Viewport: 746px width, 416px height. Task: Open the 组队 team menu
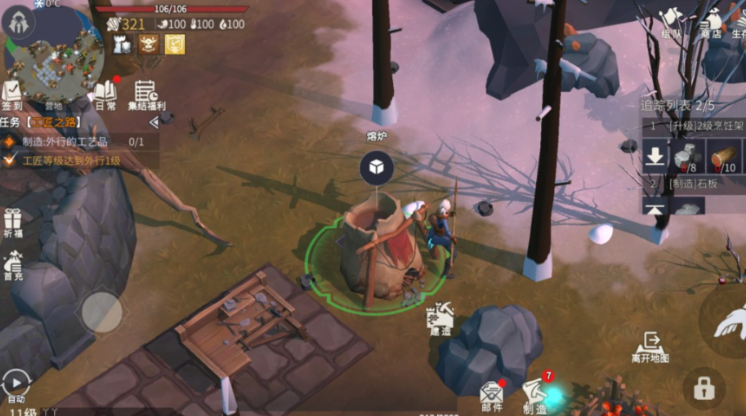pos(672,22)
